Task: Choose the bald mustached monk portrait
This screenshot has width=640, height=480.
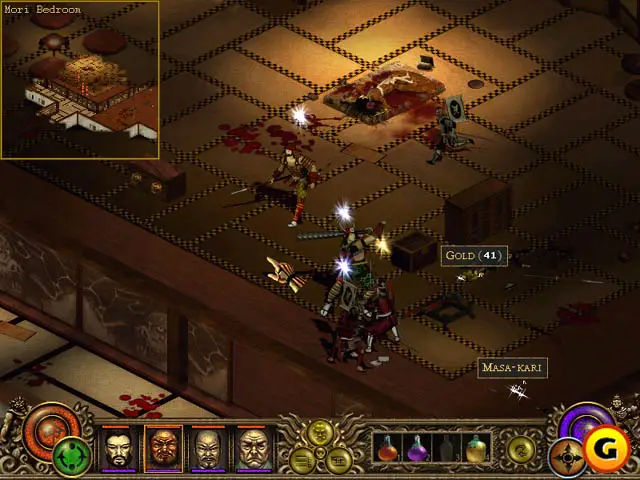Action: click(207, 448)
